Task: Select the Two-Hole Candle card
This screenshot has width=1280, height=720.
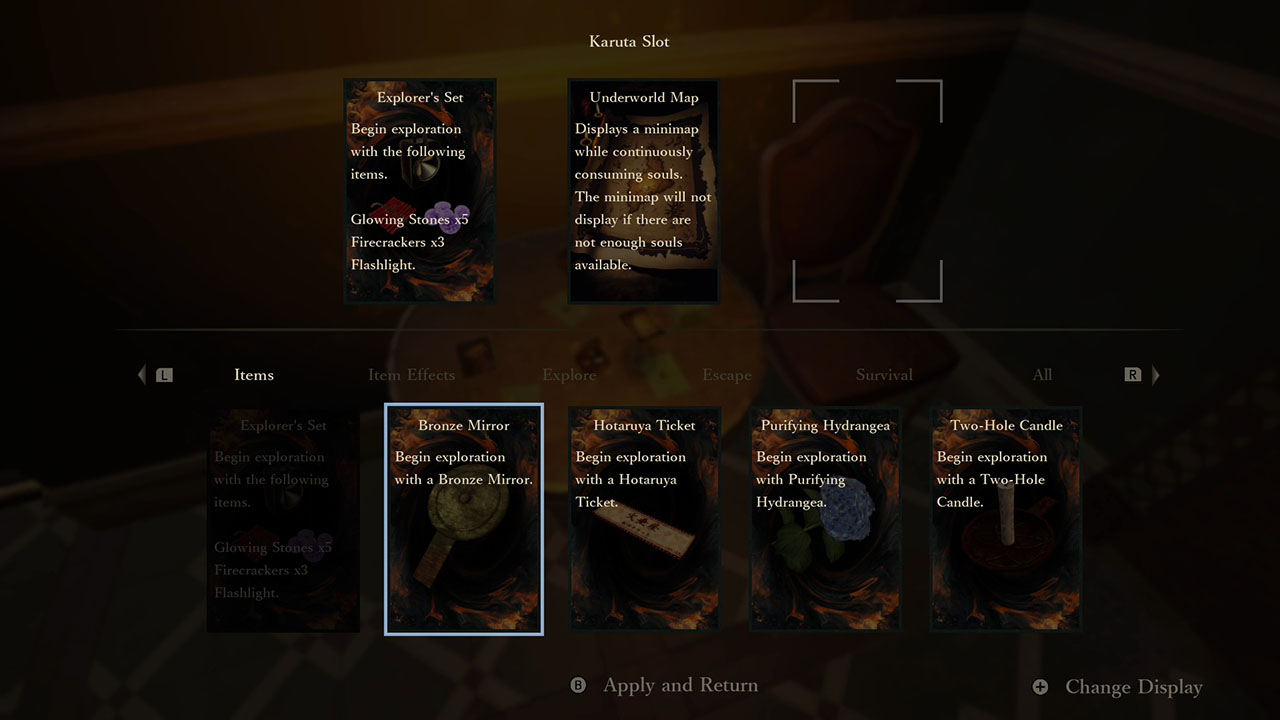Action: 1005,519
